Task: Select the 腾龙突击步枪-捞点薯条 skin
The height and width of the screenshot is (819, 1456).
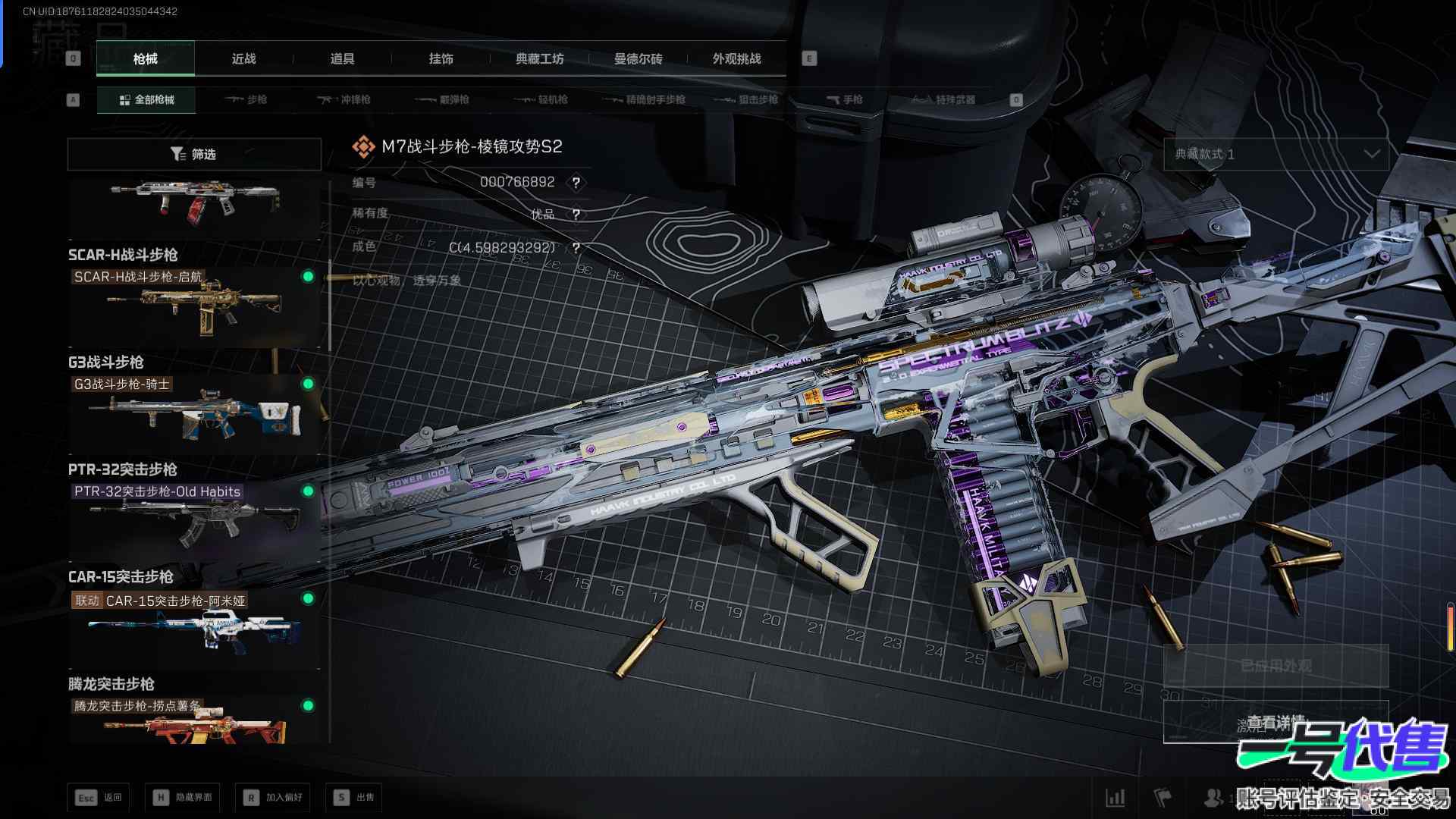Action: tap(194, 722)
